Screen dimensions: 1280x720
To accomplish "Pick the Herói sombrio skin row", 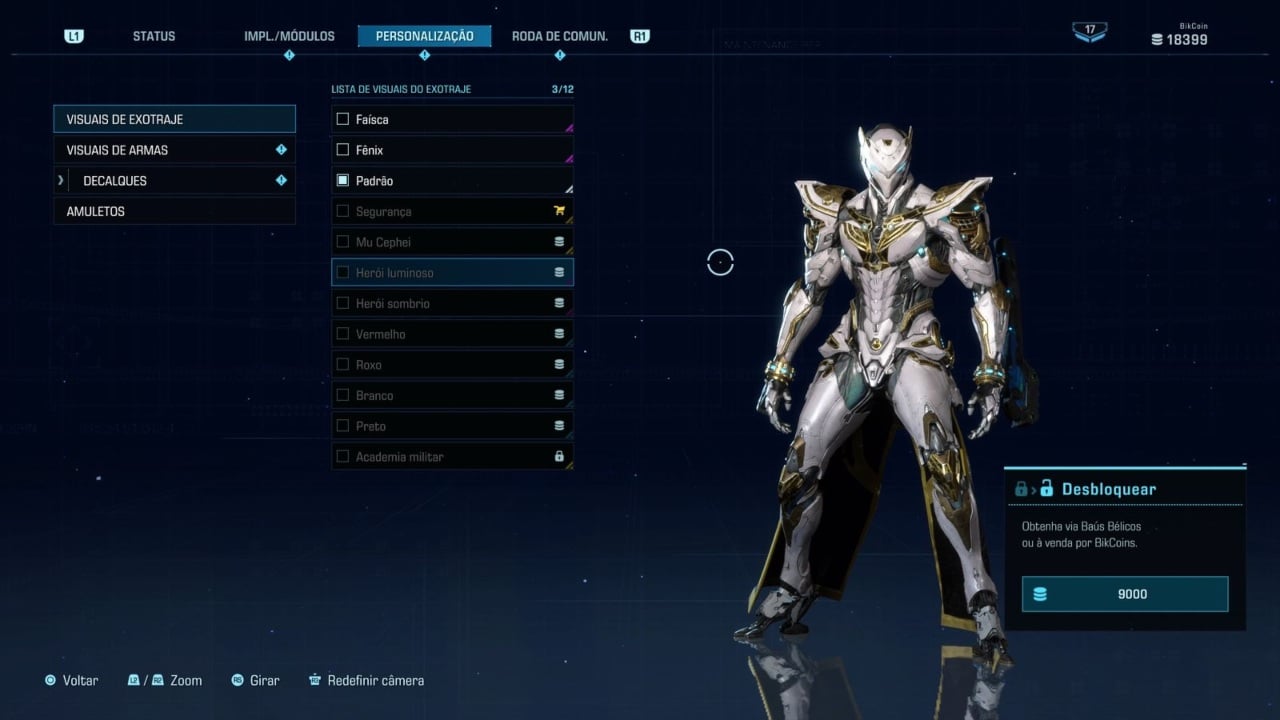I will pyautogui.click(x=452, y=303).
